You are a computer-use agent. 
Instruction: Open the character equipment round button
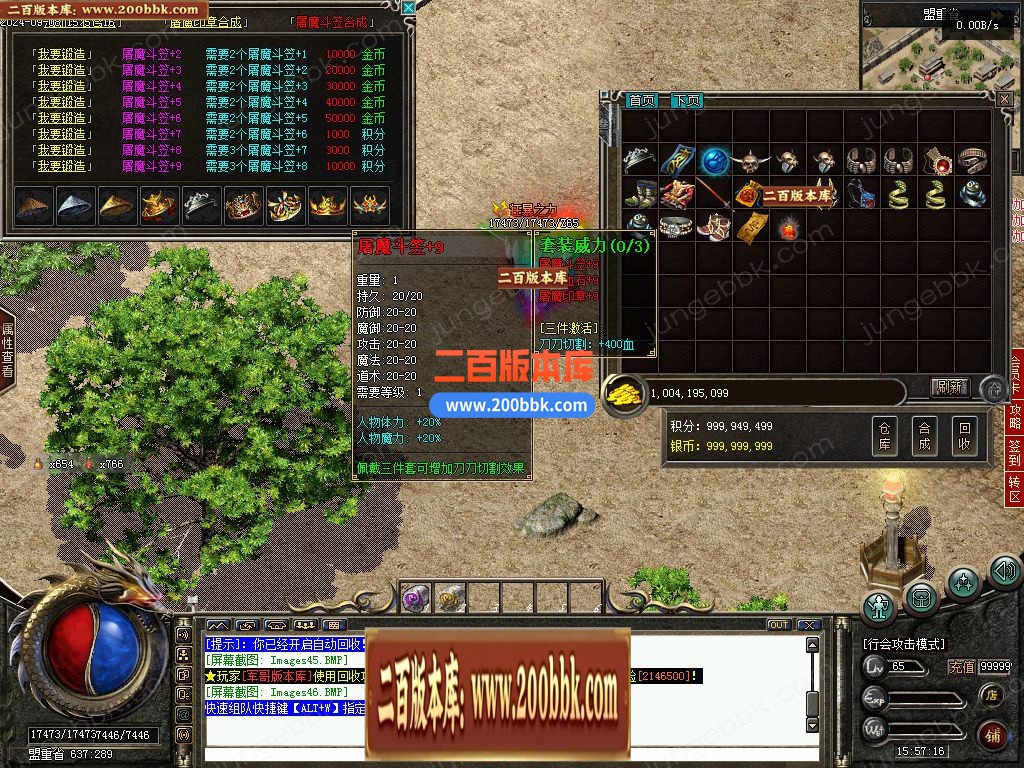tap(880, 606)
